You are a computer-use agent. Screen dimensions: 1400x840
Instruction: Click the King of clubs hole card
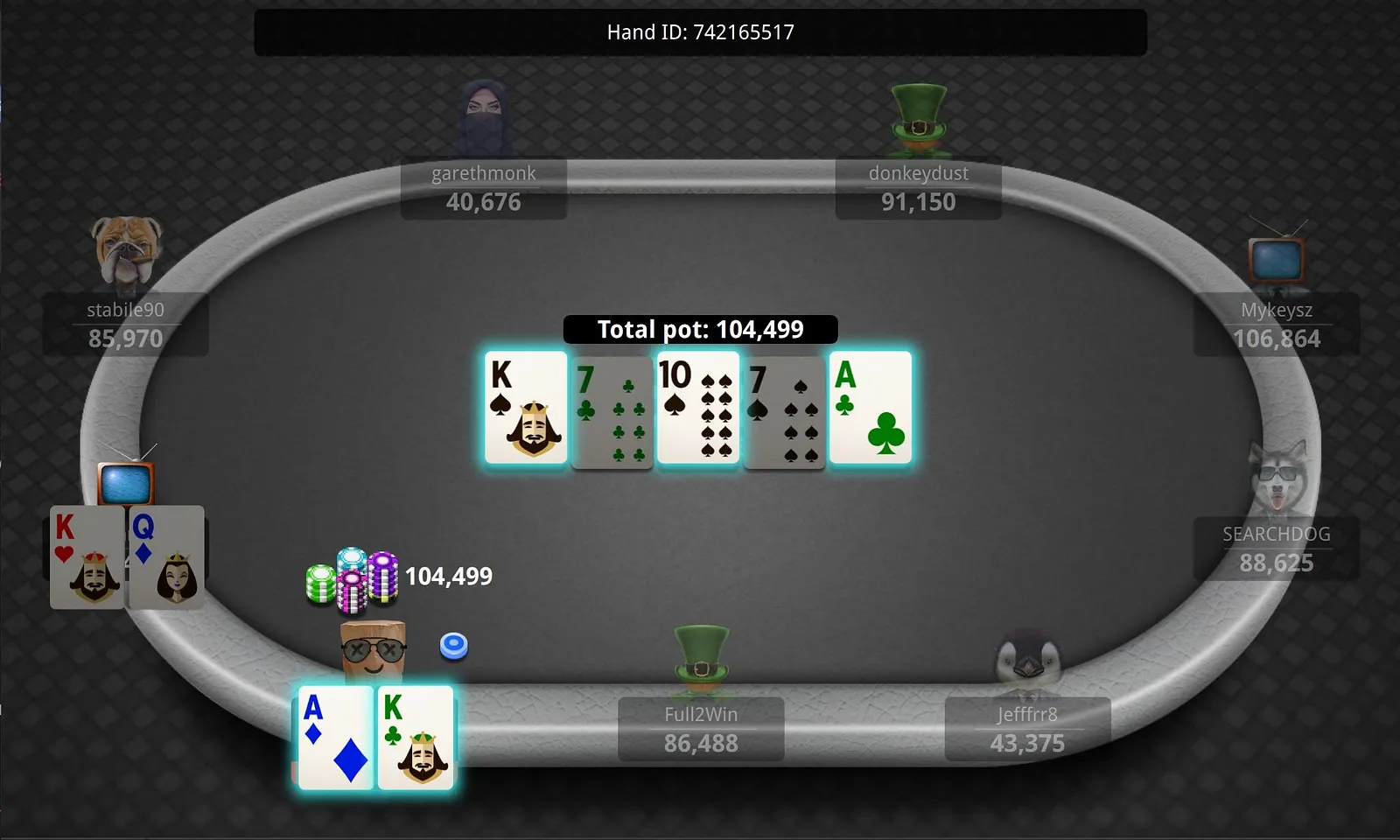pyautogui.click(x=416, y=738)
